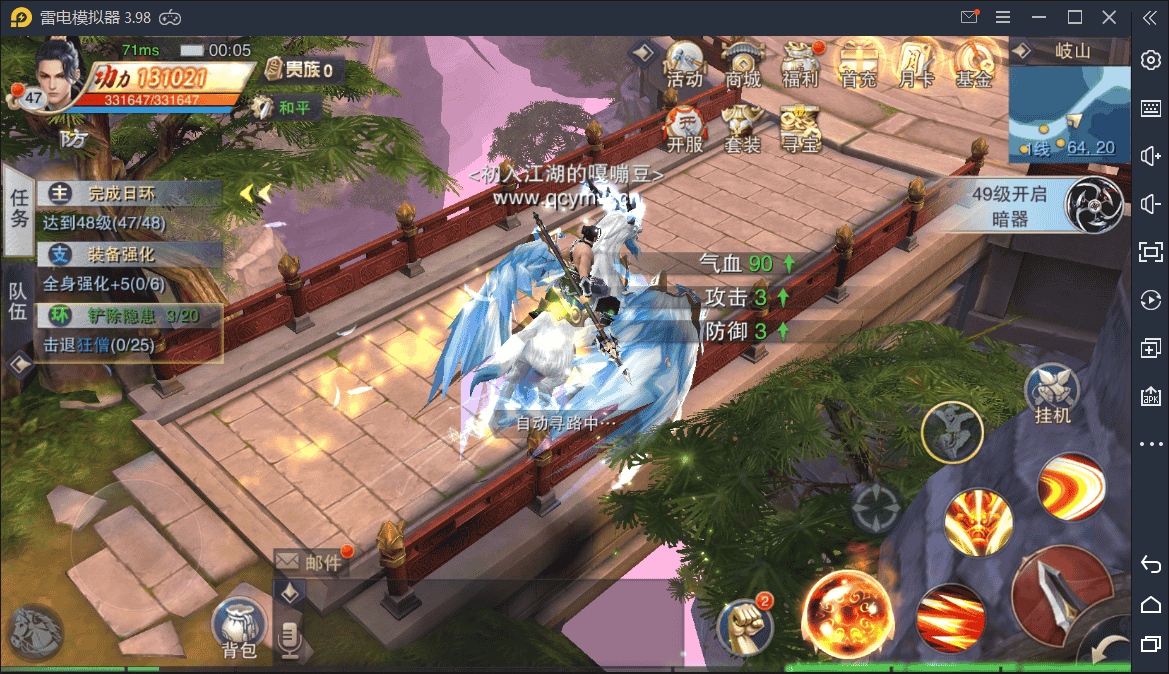The height and width of the screenshot is (674, 1169).
Task: Open the 月卡 monthly card
Action: tap(916, 65)
